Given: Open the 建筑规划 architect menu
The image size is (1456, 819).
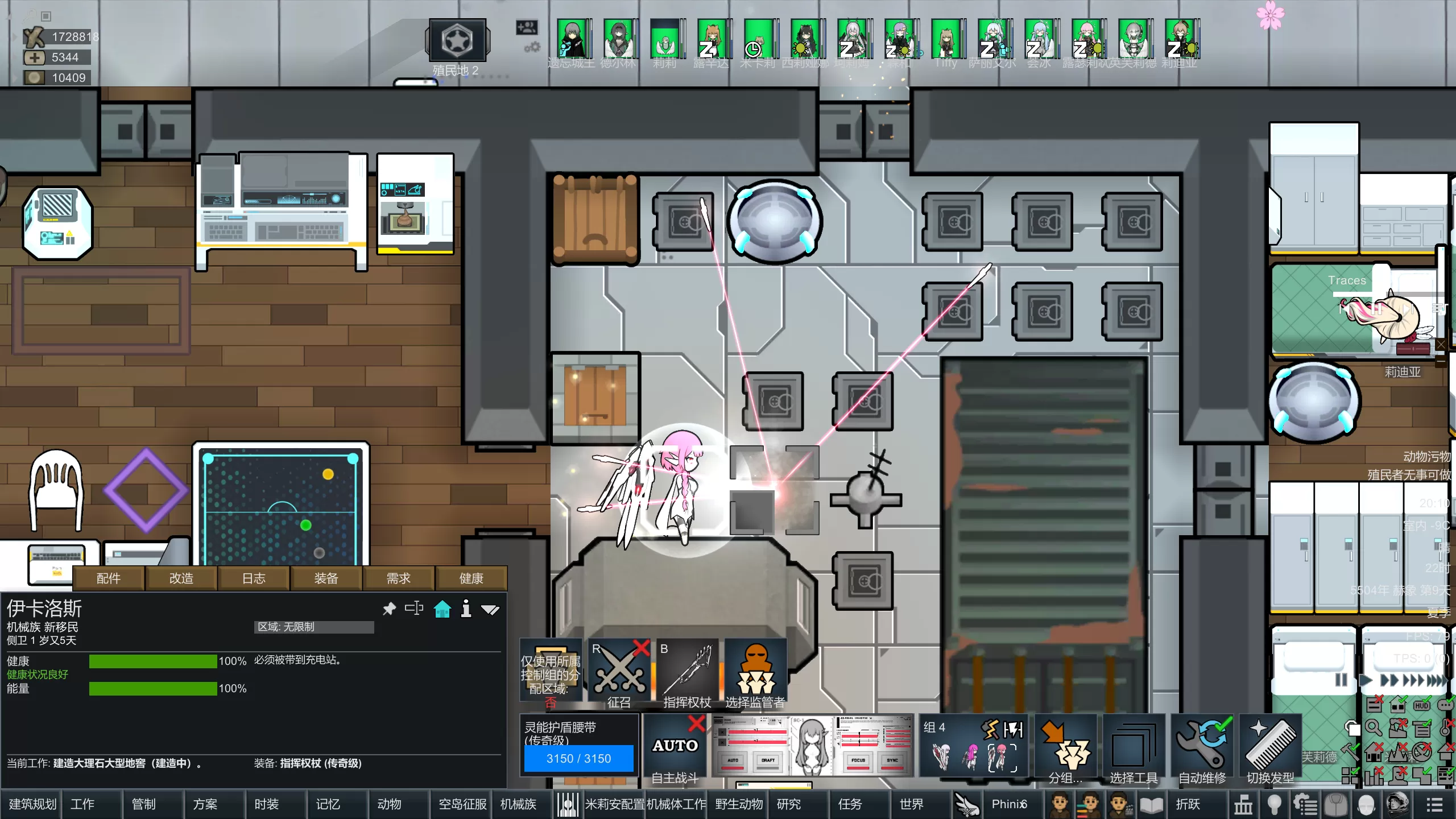Looking at the screenshot, I should pos(32,804).
